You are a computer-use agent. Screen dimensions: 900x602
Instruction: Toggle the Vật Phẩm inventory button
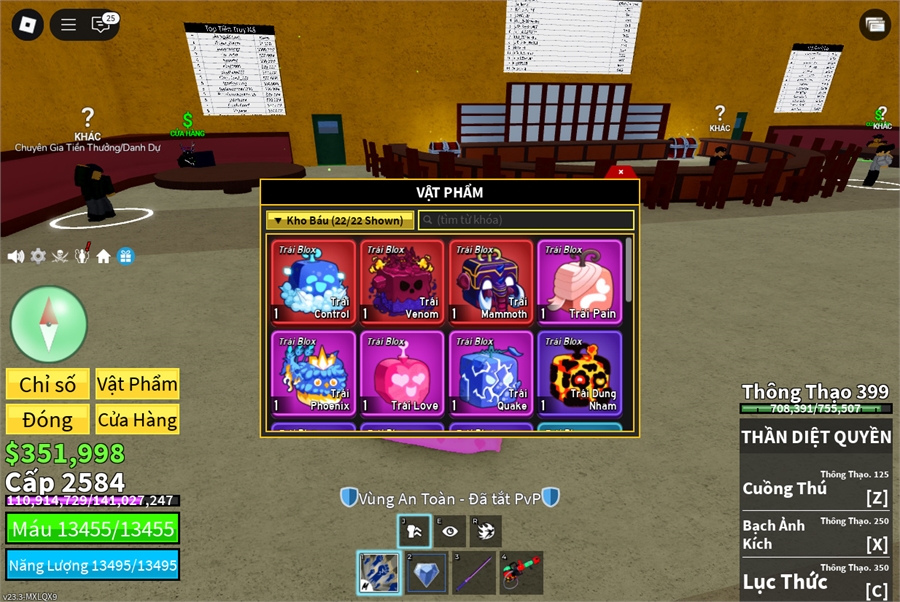pos(137,384)
